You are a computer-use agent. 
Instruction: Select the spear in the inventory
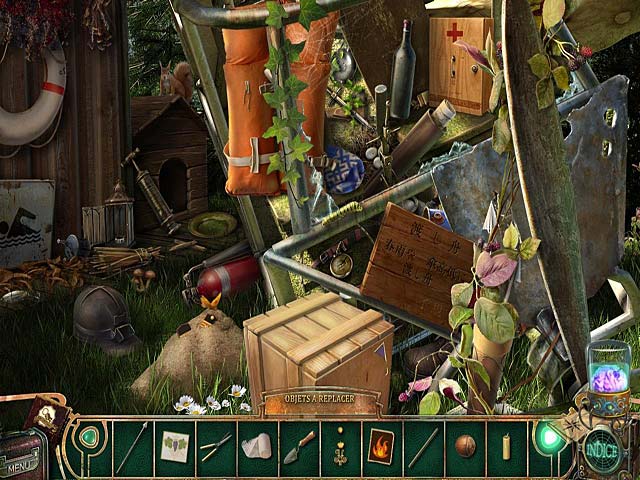tap(132, 446)
